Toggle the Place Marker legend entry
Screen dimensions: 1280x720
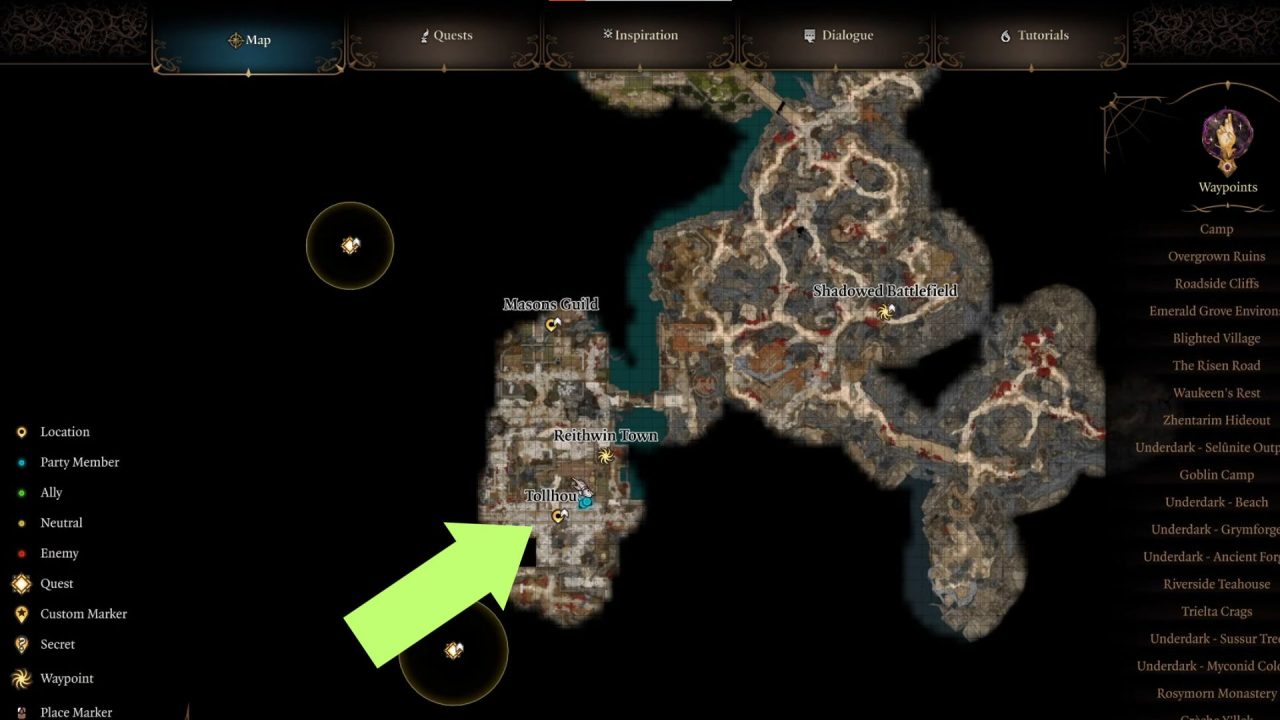[x=20, y=711]
